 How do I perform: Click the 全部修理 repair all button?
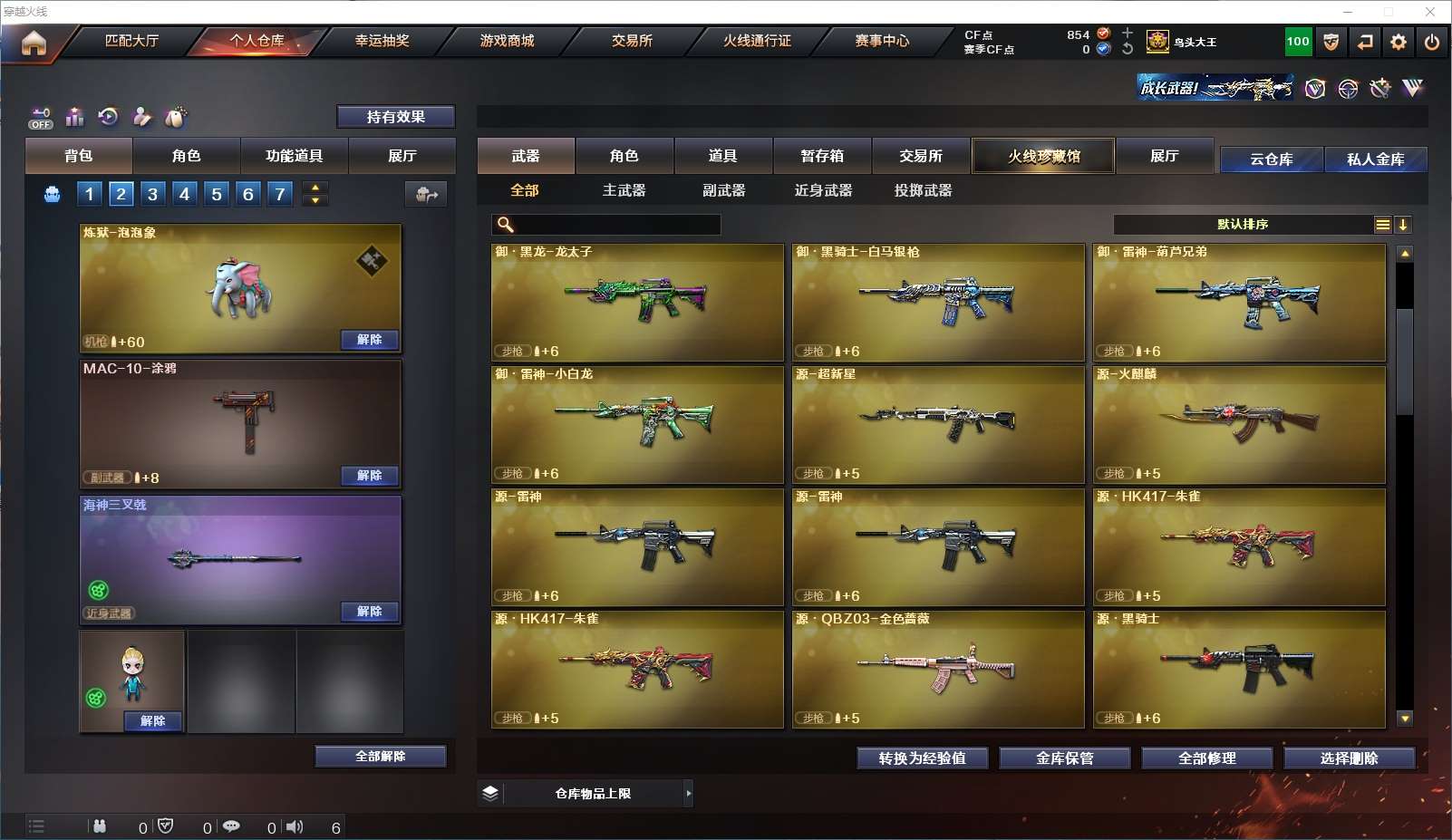point(1206,758)
